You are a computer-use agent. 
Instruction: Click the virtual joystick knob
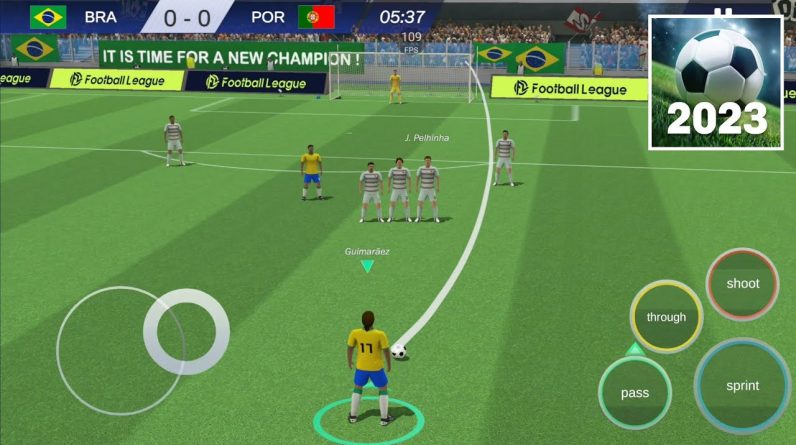point(186,331)
